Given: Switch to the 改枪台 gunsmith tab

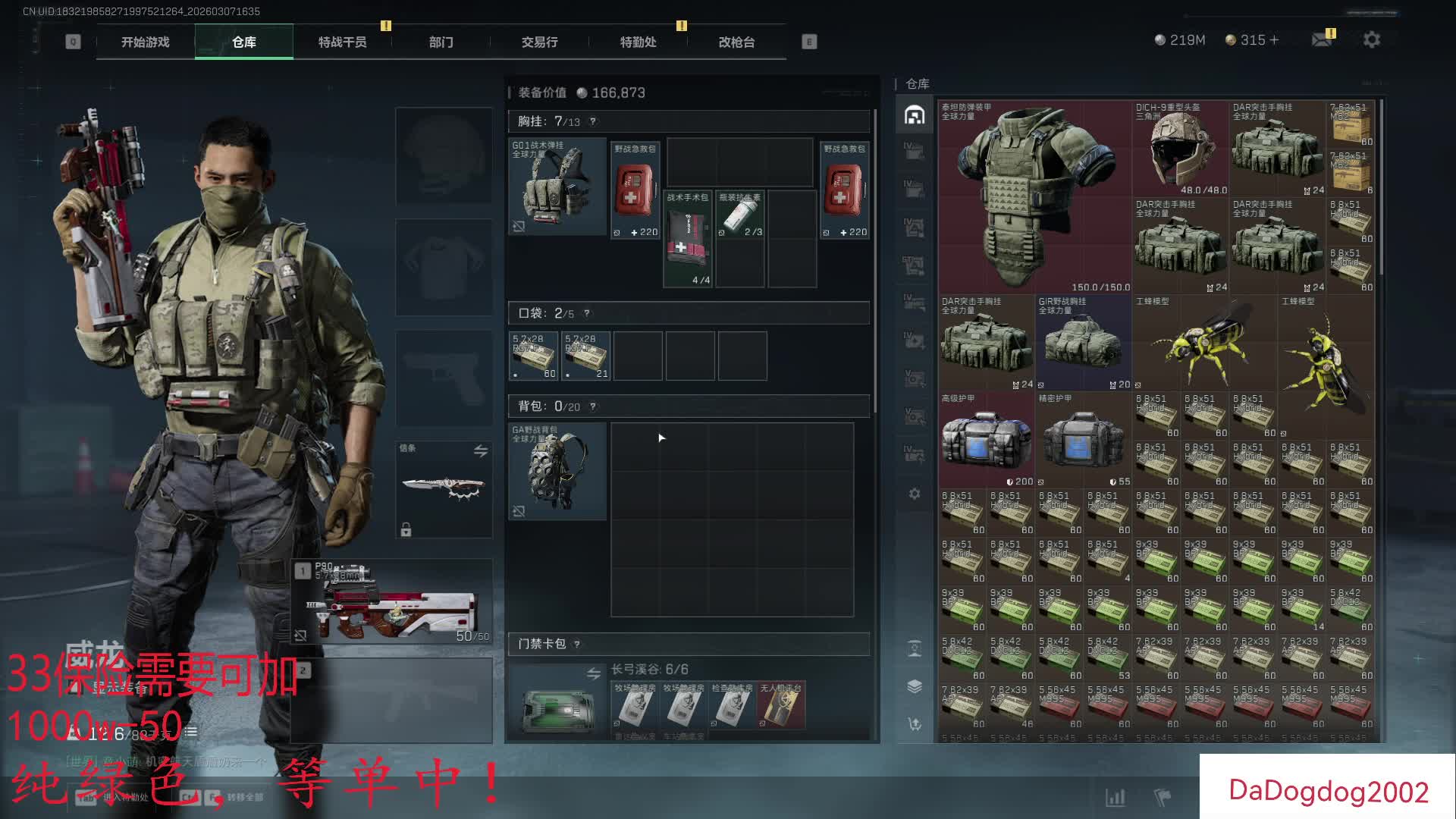Looking at the screenshot, I should point(736,42).
